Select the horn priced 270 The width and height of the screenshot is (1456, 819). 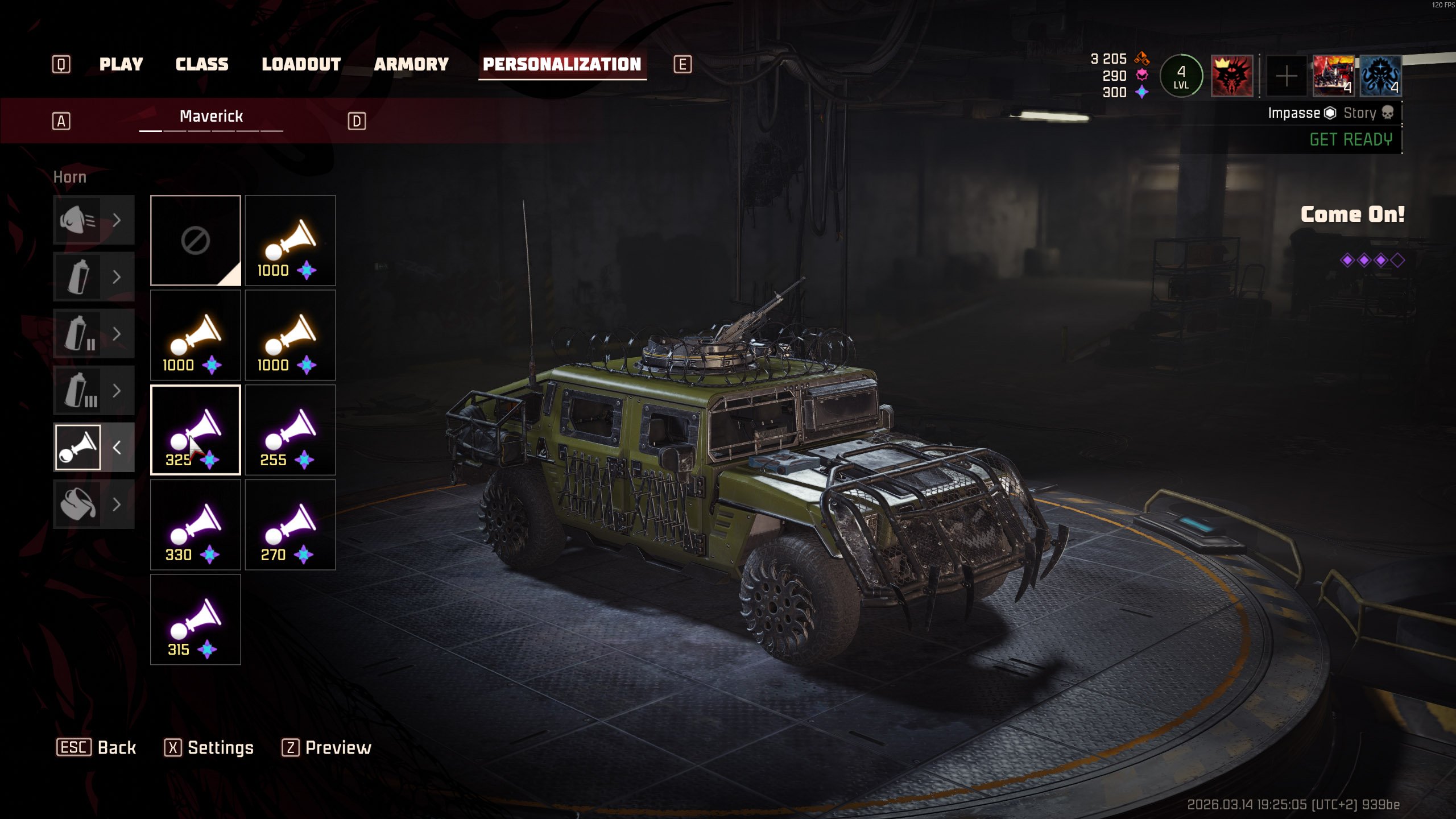[290, 524]
